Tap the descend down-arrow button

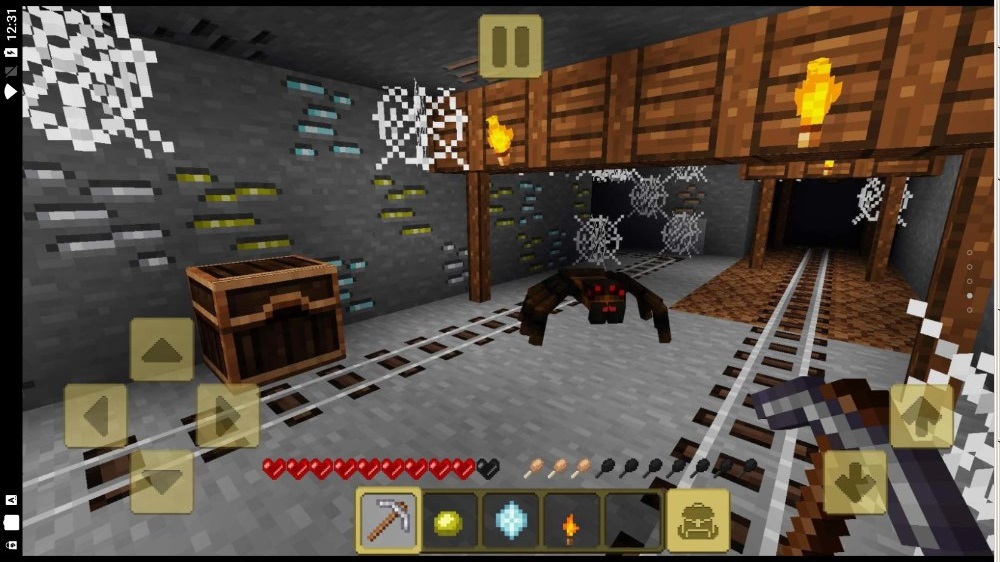[854, 482]
